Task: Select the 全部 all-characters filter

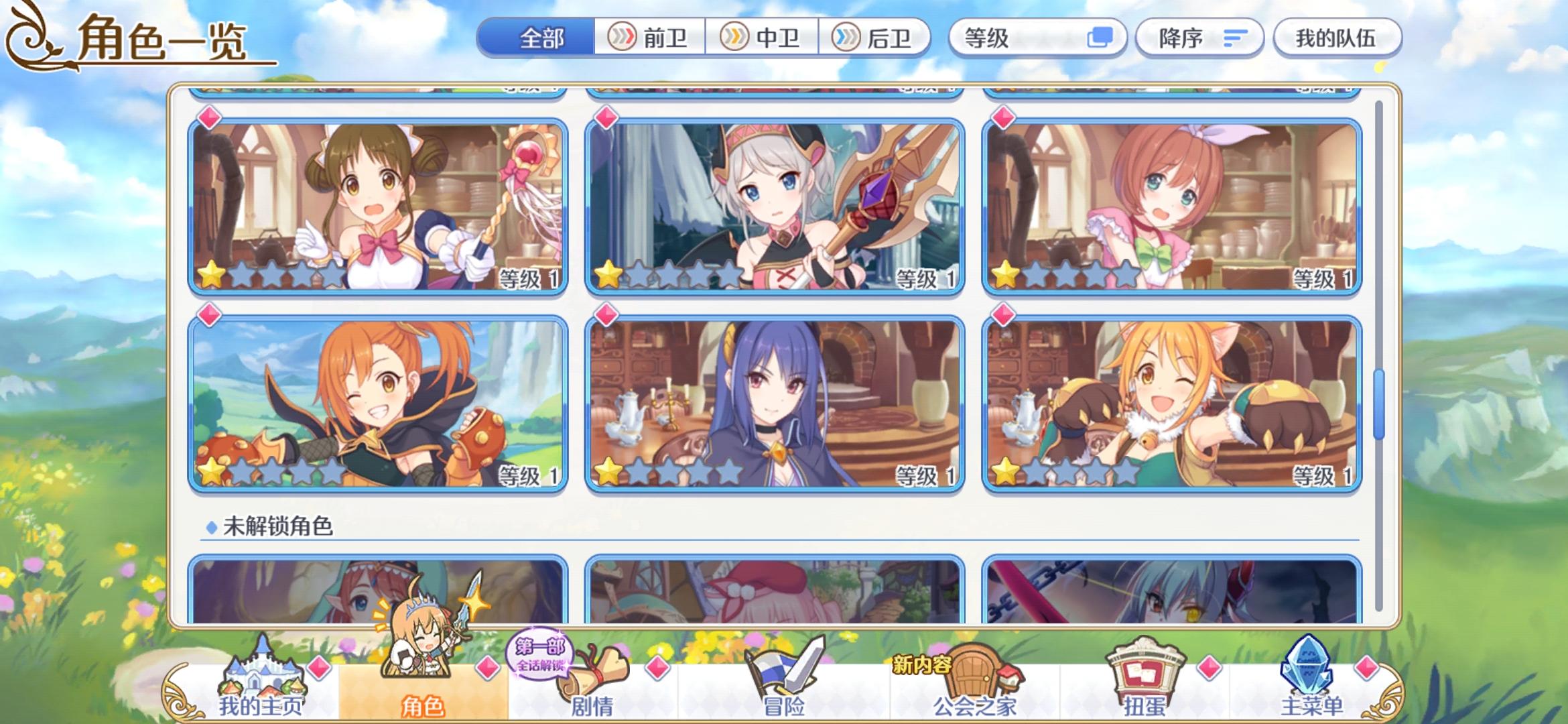Action: [543, 38]
